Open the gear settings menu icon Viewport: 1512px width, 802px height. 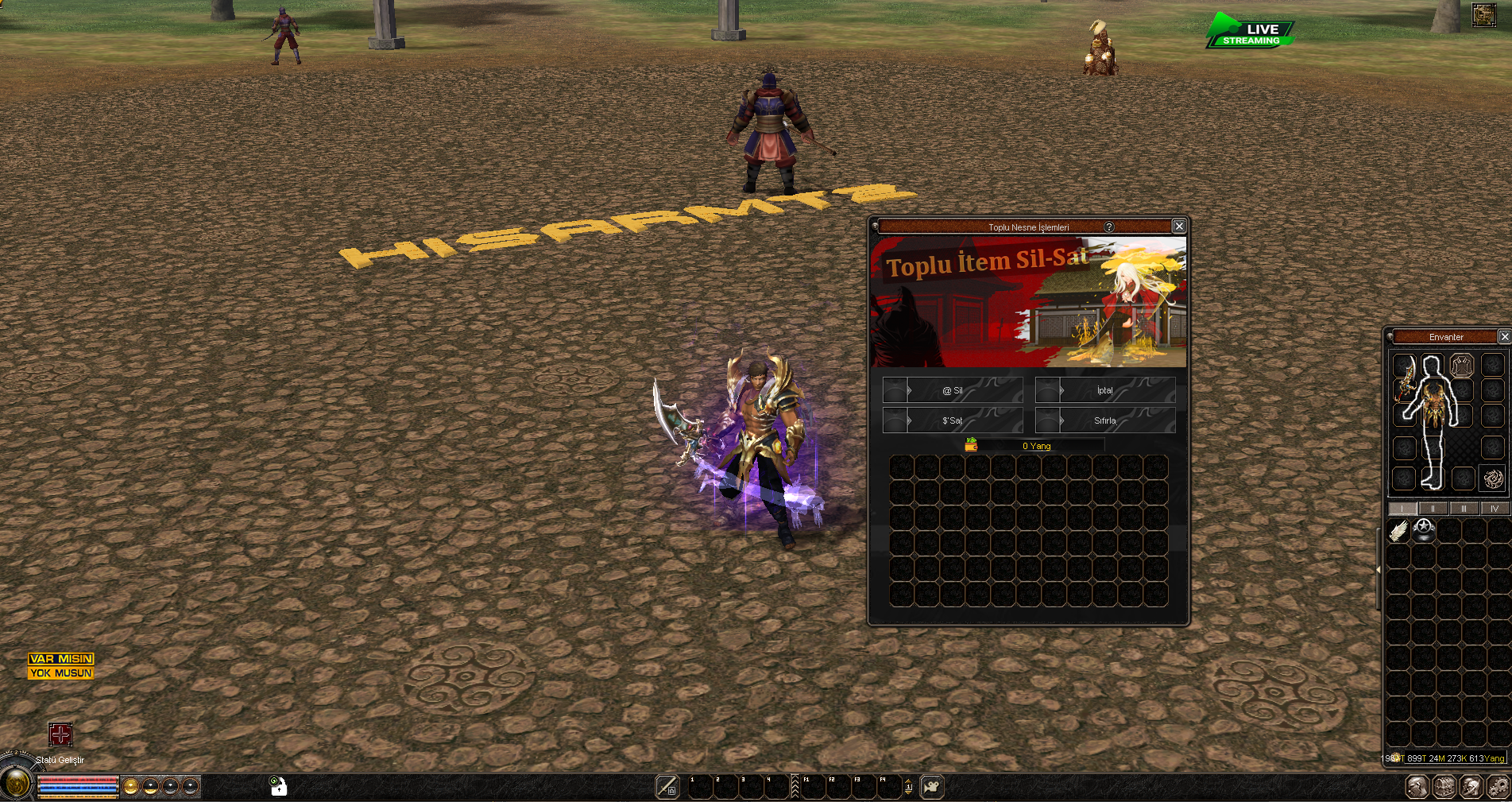click(1498, 787)
